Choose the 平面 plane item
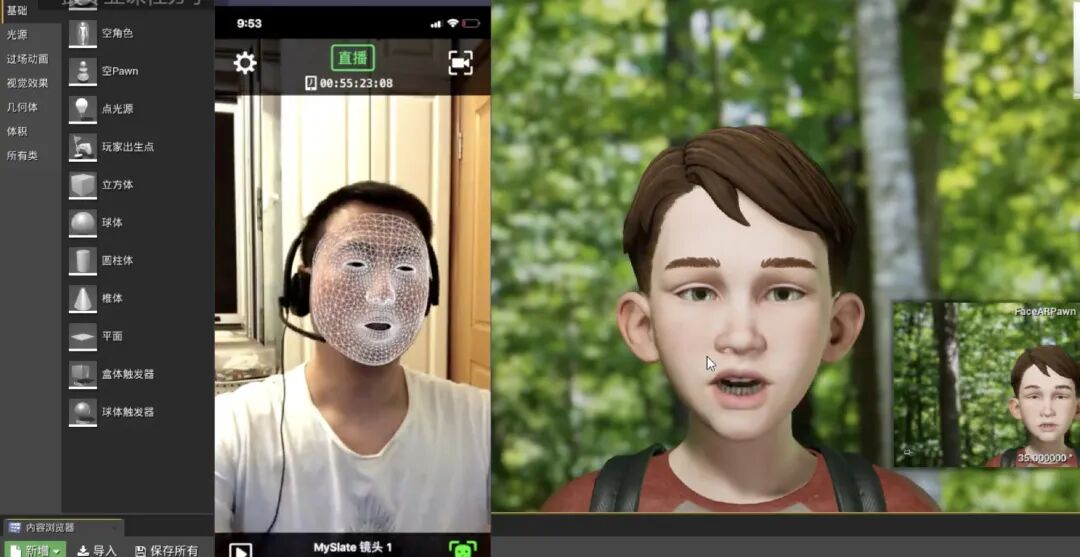 pos(112,336)
